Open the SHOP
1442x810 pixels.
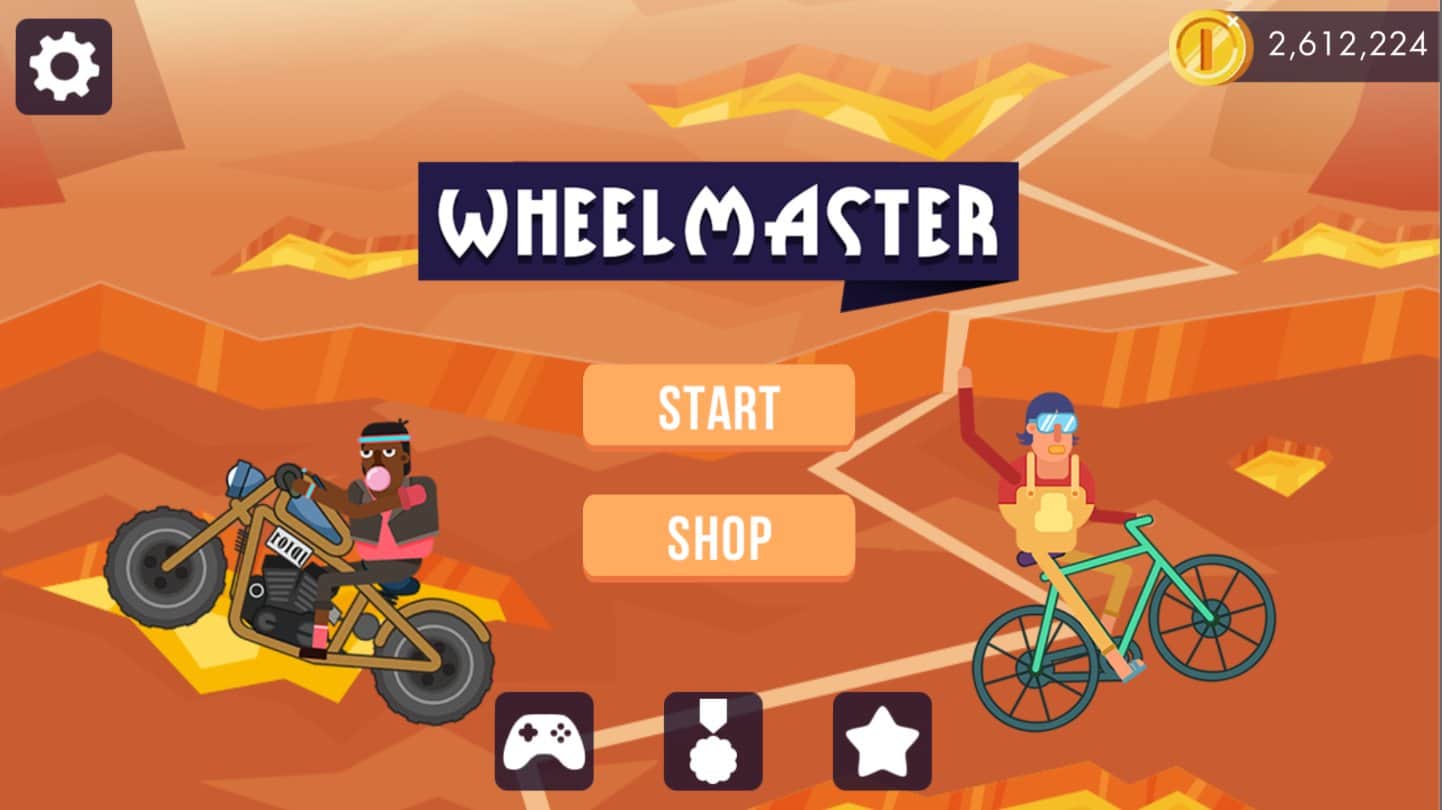pos(718,536)
